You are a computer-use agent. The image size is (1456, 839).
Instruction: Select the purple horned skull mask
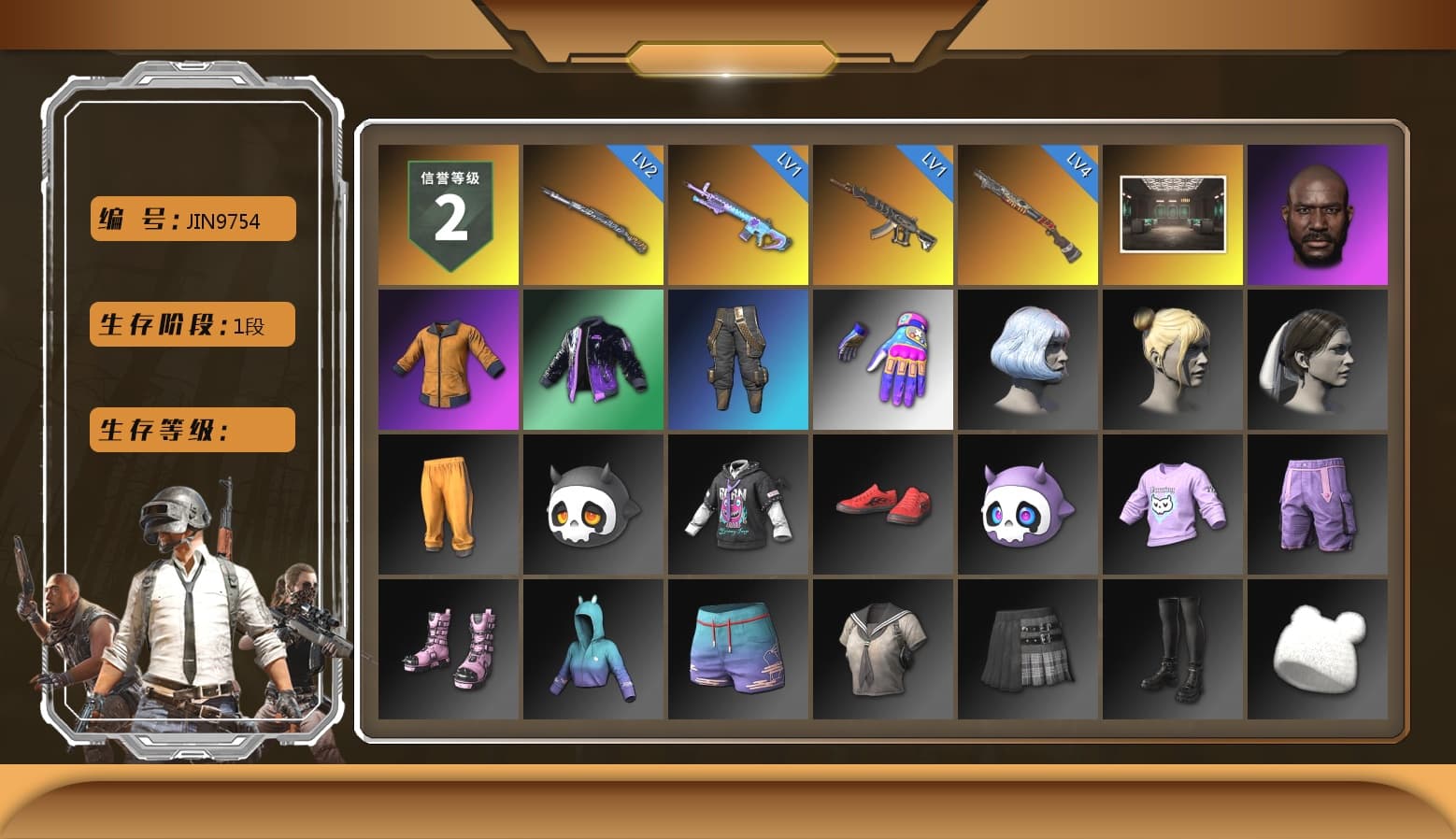click(1028, 505)
